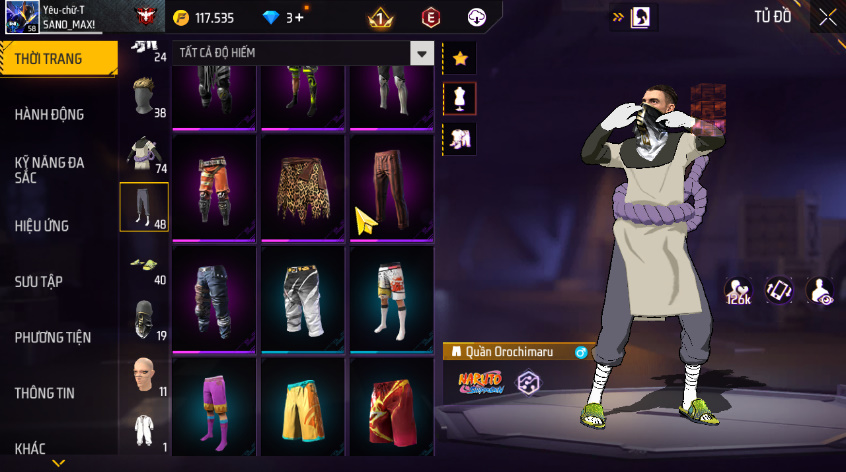Open the Hành Động category
The height and width of the screenshot is (472, 846).
coord(49,115)
